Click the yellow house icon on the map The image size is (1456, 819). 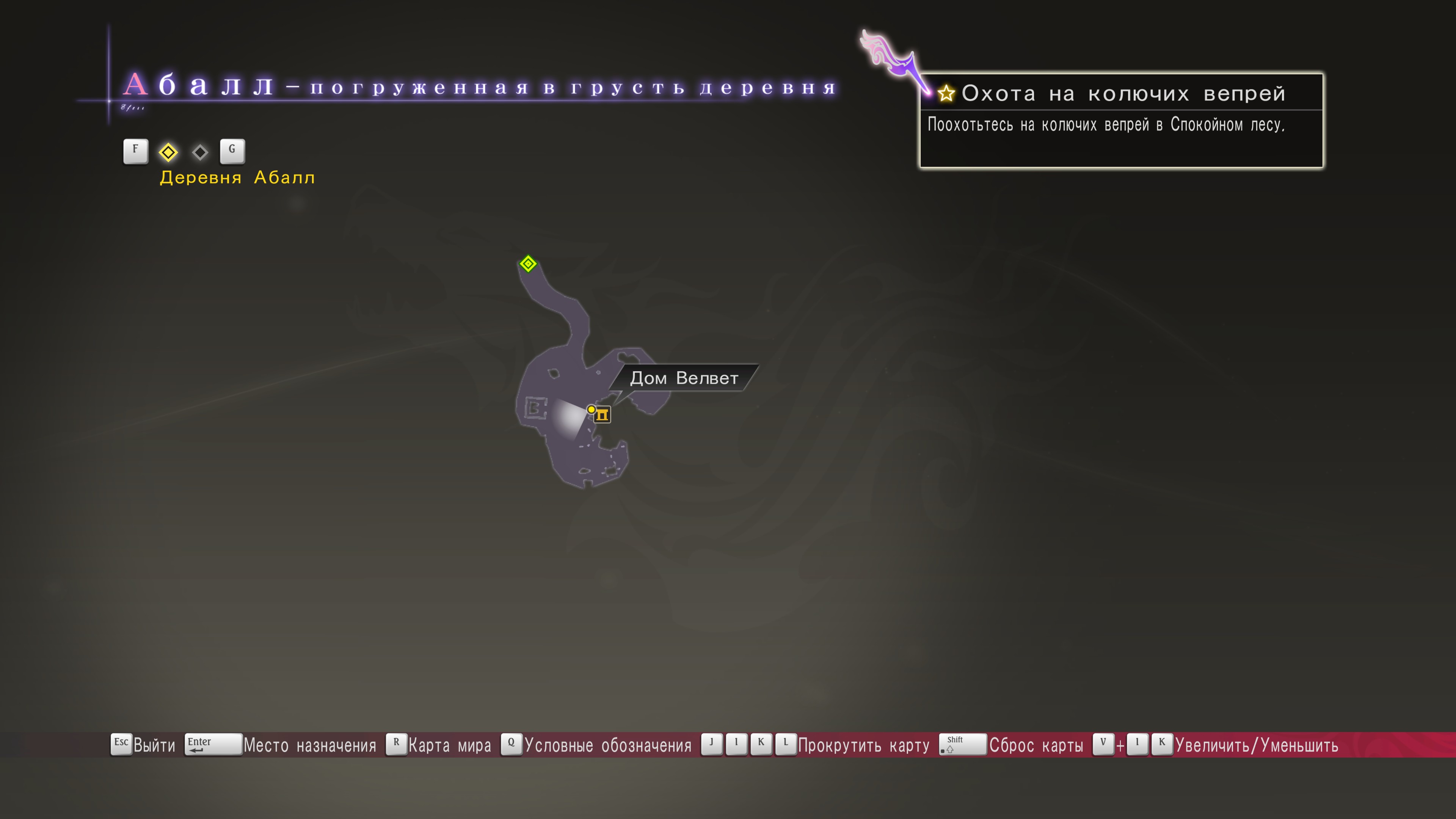coord(602,415)
